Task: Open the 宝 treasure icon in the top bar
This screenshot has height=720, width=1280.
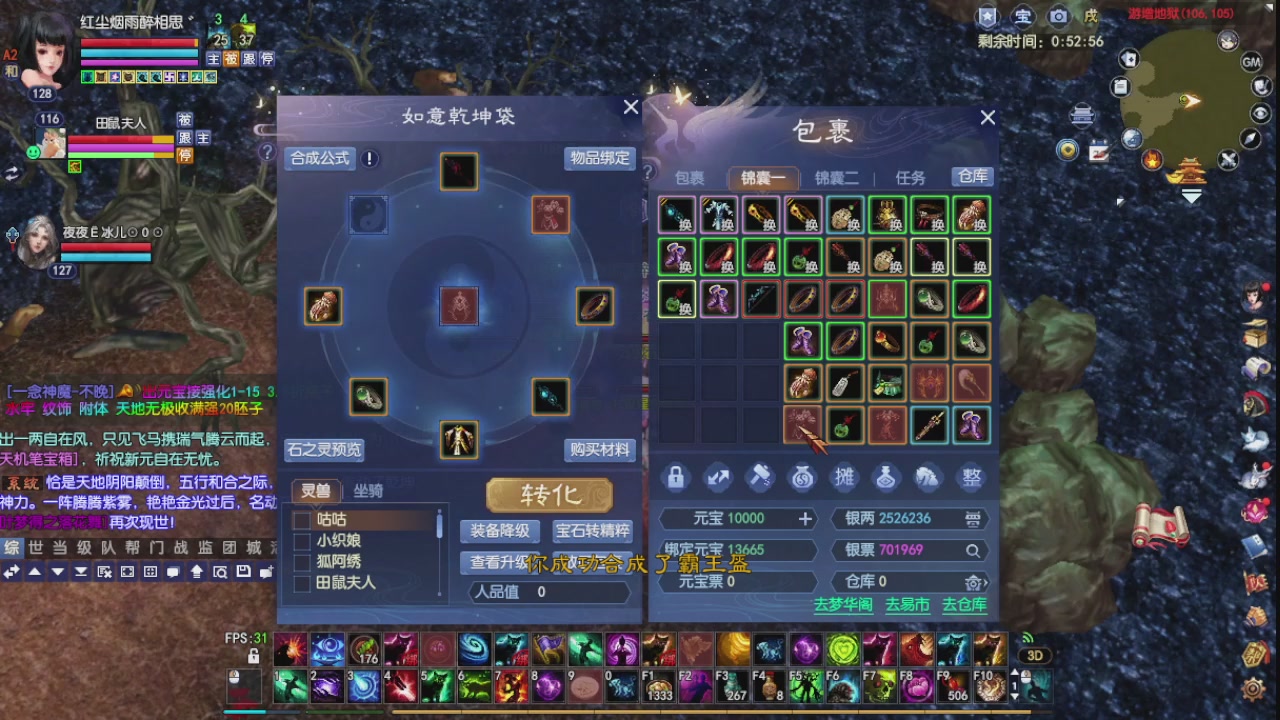Action: tap(1022, 15)
